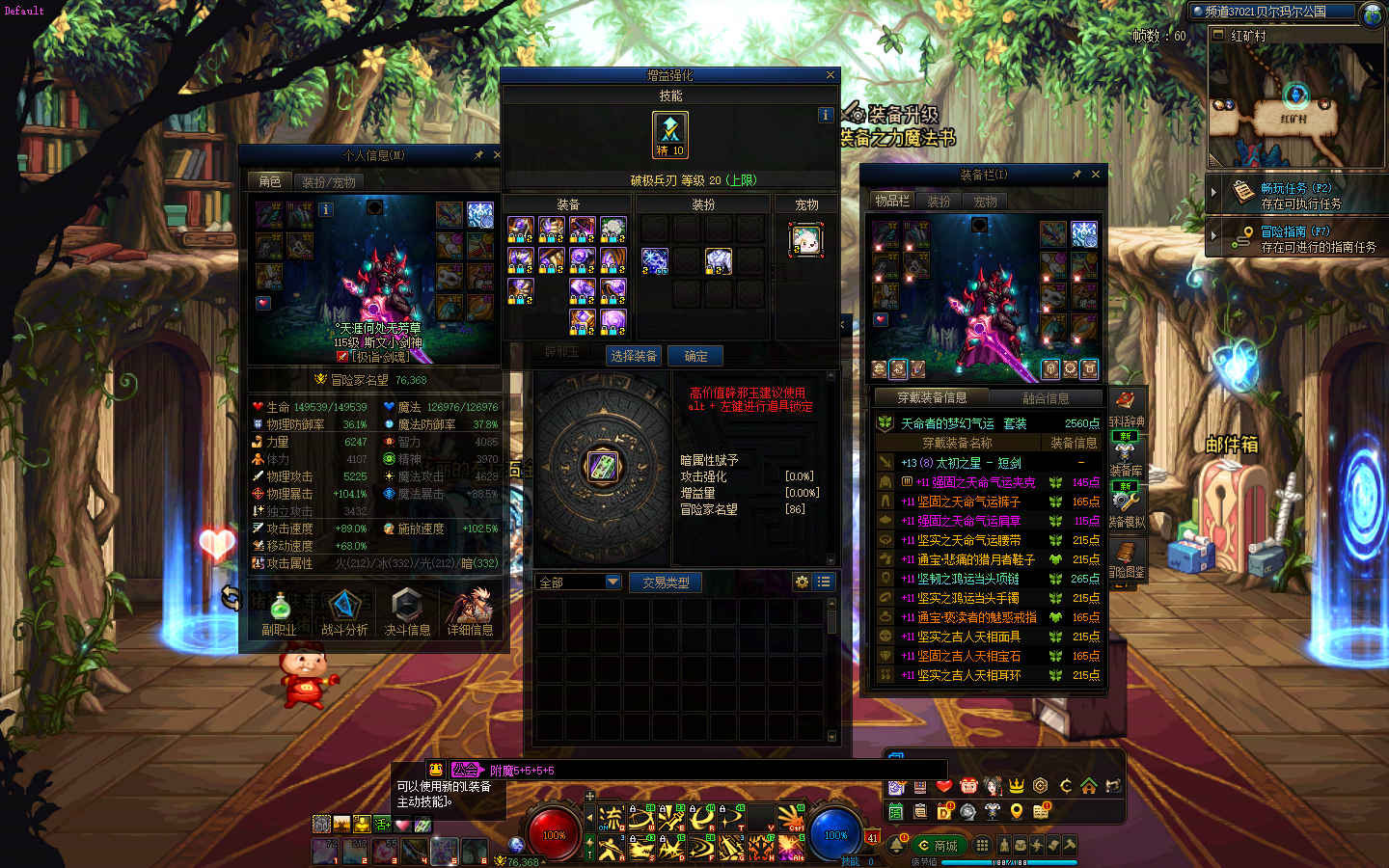The width and height of the screenshot is (1389, 868).
Task: Switch to the 装扮/宠物 tab
Action: 329,181
